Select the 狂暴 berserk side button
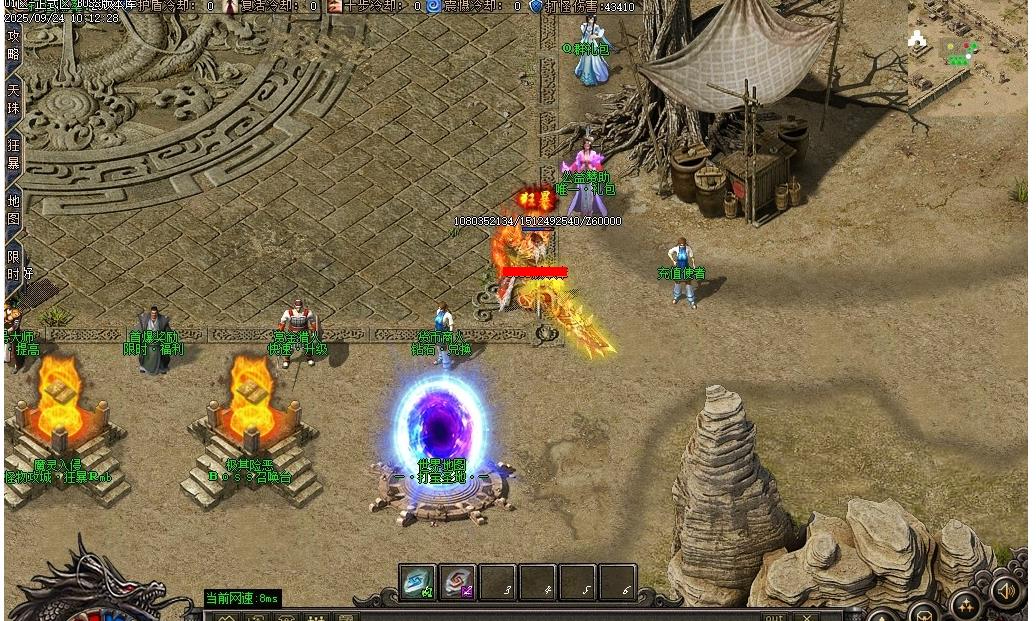1036x621 pixels. pos(14,153)
